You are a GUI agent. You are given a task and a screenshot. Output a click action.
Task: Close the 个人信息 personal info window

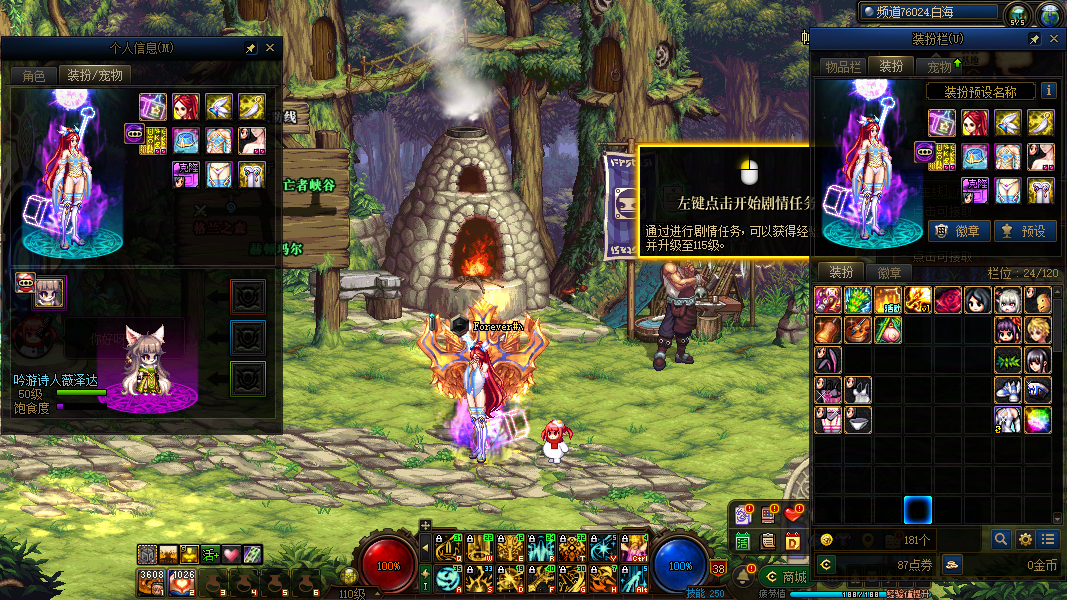(x=270, y=48)
